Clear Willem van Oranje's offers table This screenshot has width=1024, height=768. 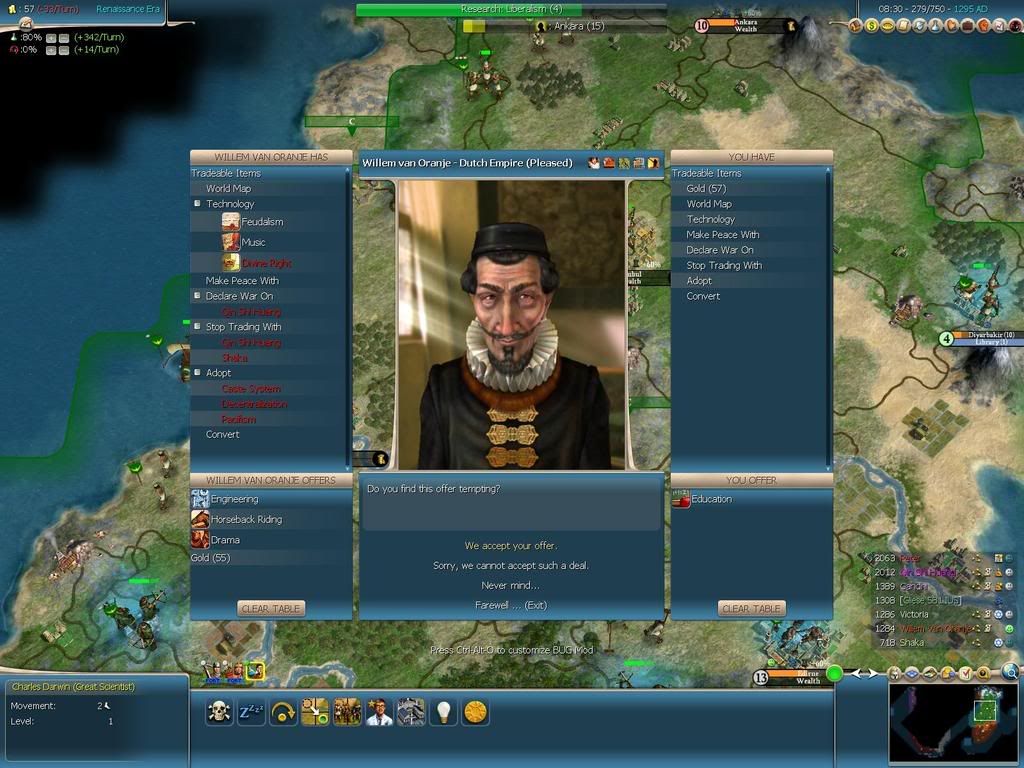[271, 608]
